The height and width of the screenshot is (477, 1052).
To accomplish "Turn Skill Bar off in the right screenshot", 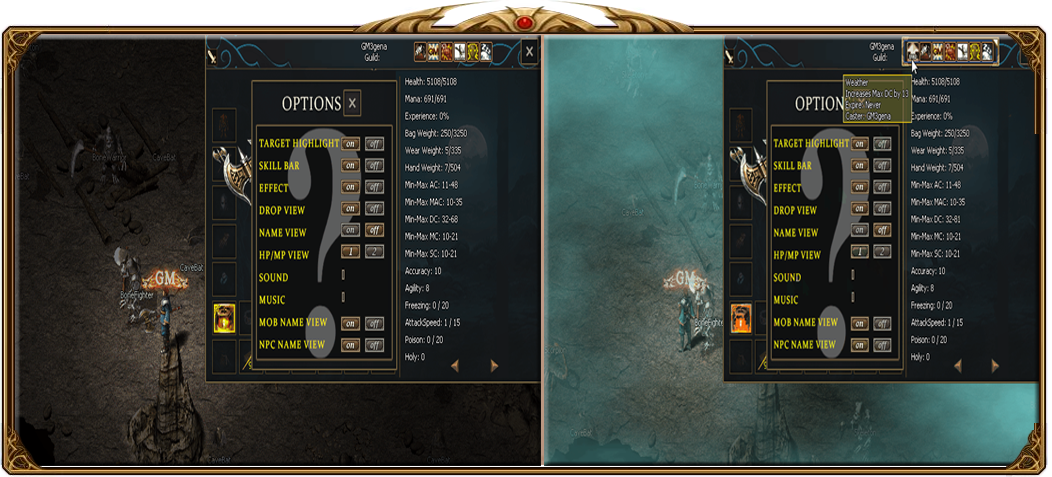I will point(882,165).
